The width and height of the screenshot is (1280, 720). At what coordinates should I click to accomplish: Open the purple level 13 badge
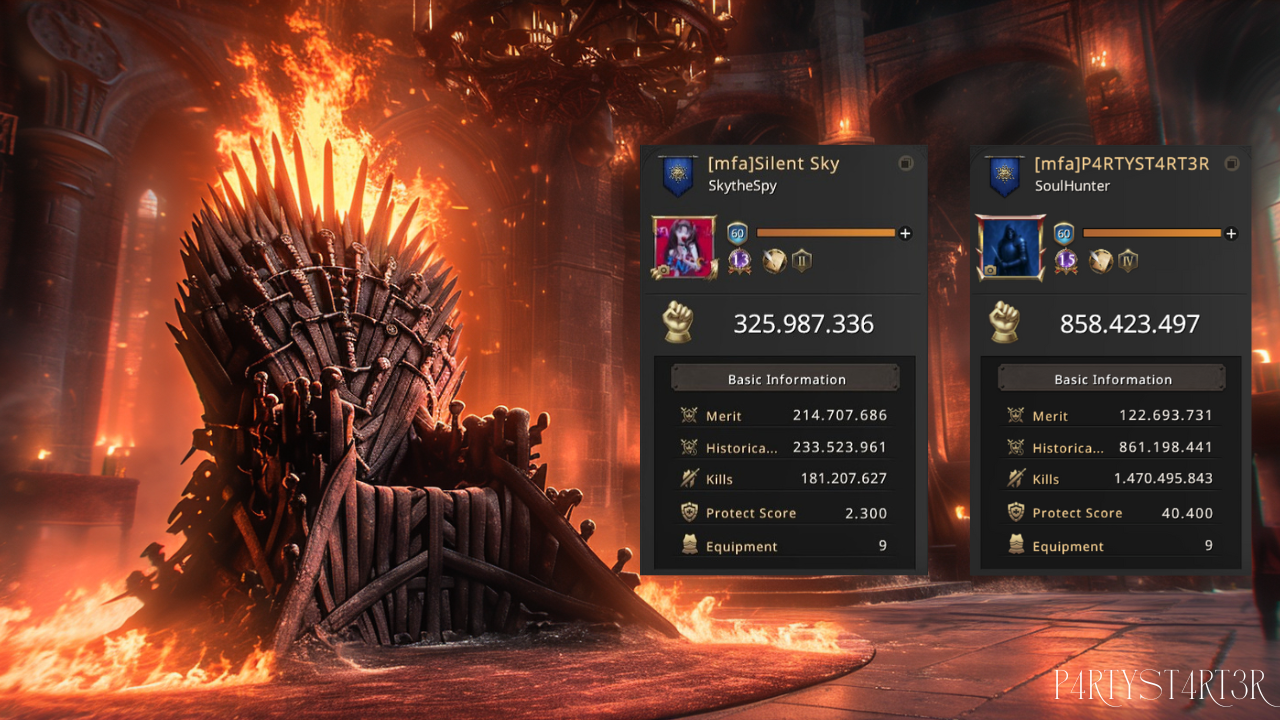[740, 262]
